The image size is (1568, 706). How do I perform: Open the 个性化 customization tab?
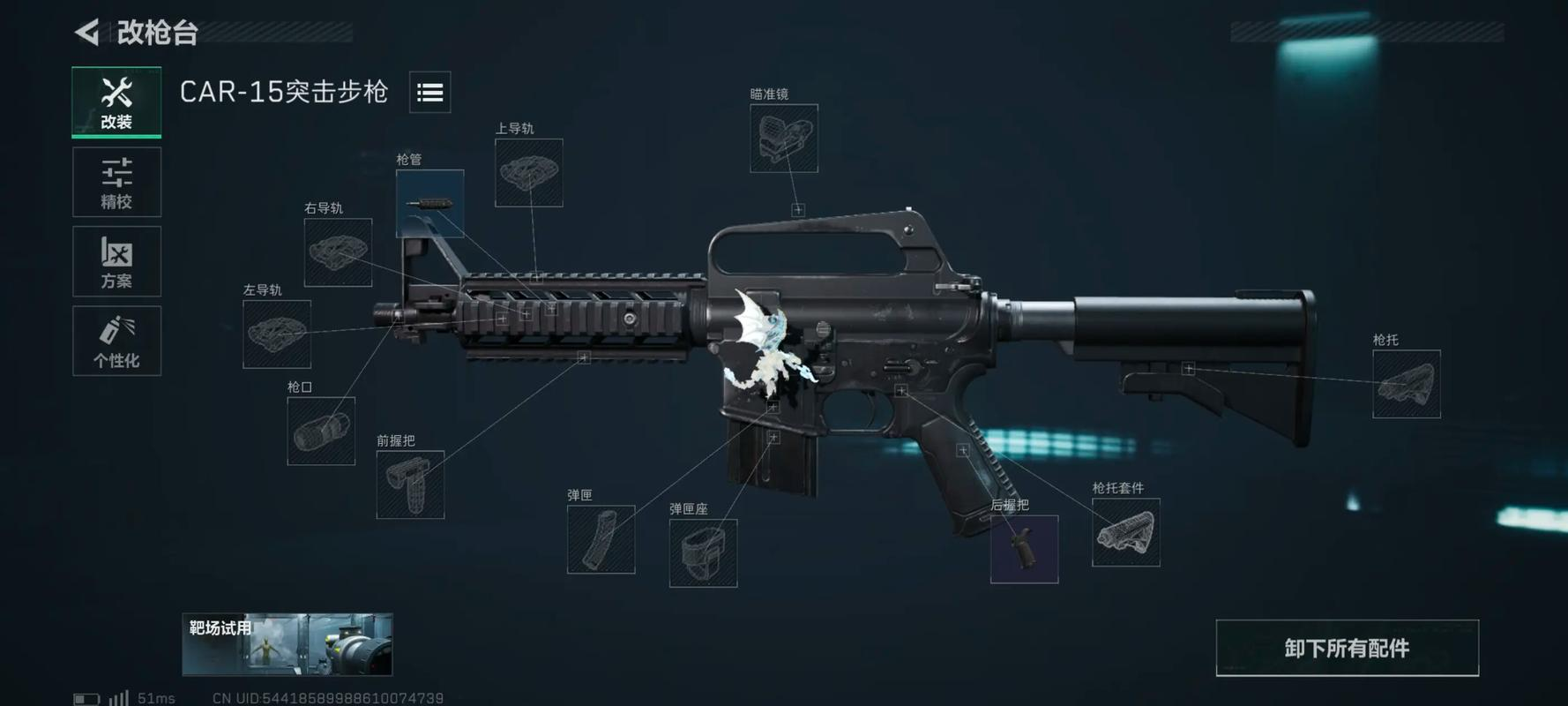116,342
